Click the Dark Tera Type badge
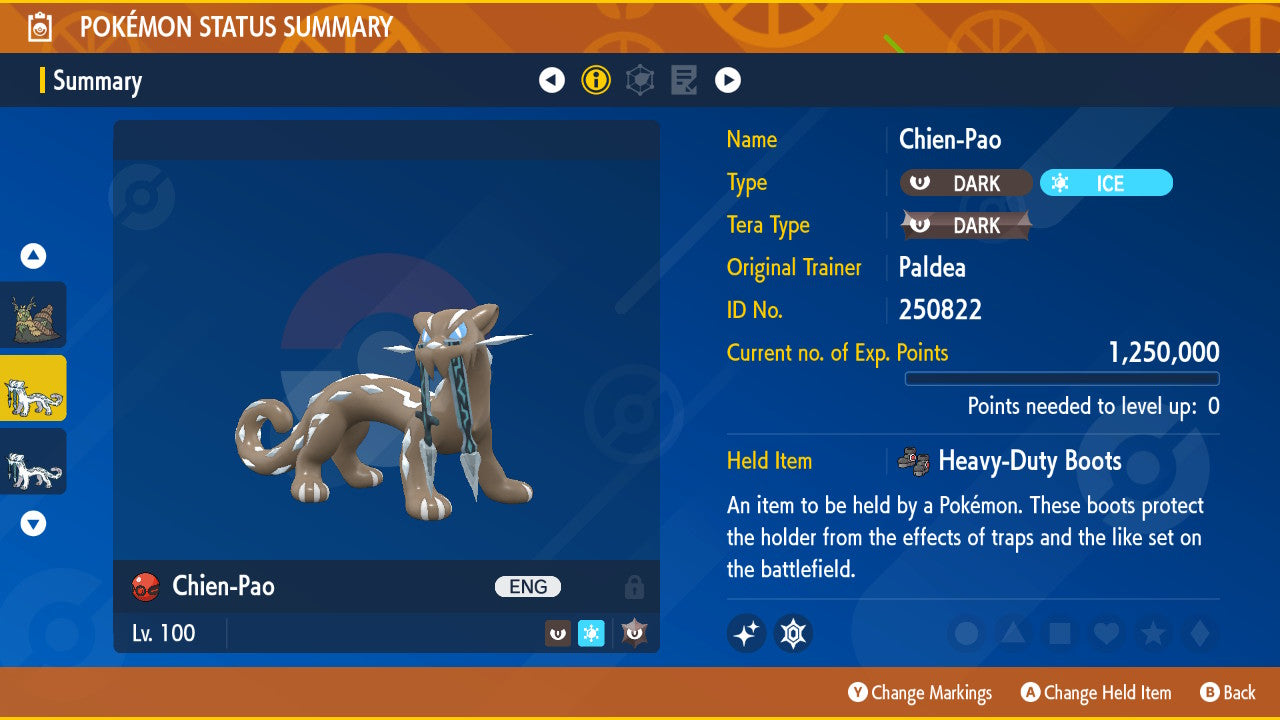The image size is (1280, 720). pyautogui.click(x=966, y=226)
